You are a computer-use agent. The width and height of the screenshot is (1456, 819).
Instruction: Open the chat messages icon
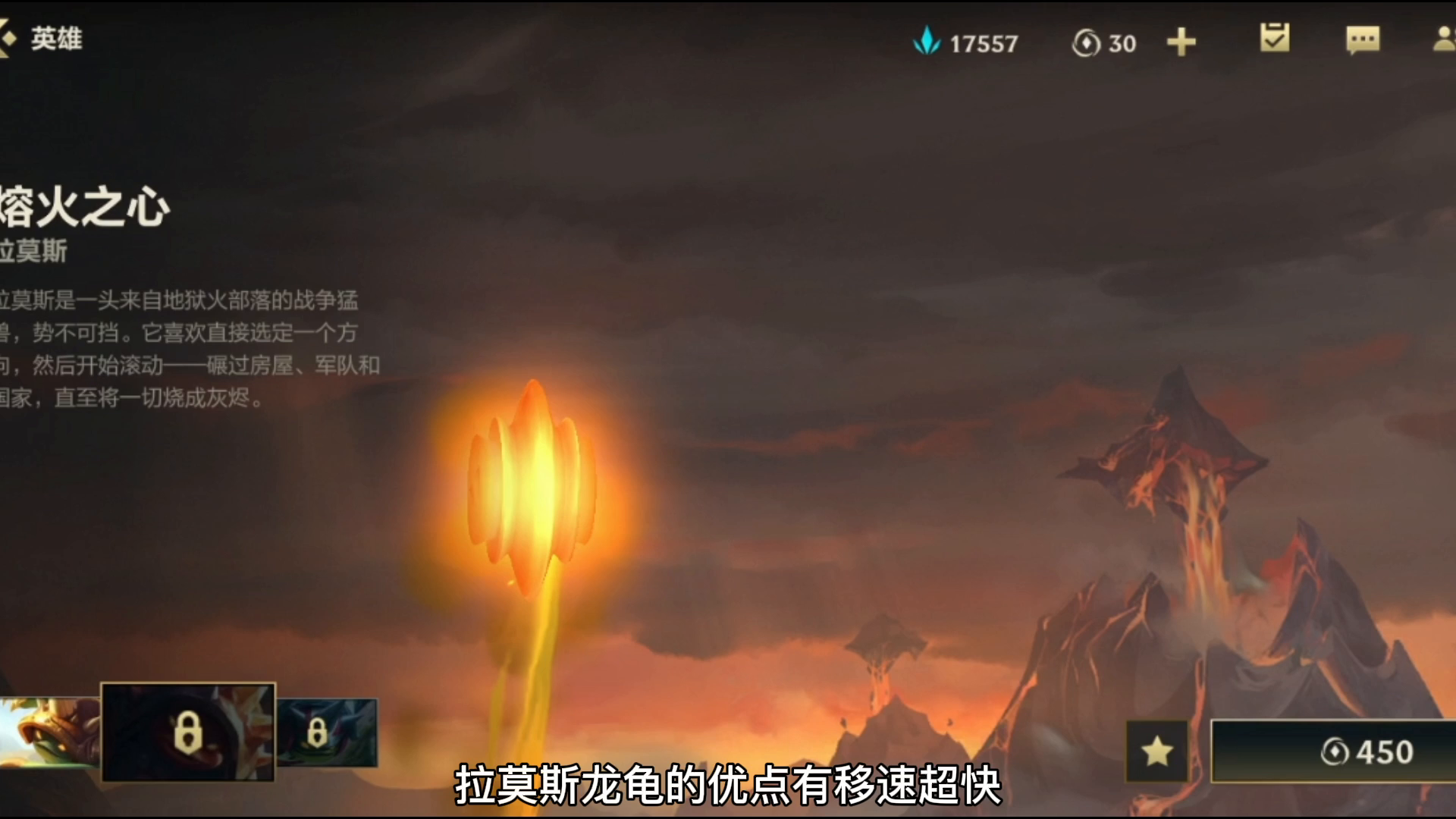pos(1362,42)
